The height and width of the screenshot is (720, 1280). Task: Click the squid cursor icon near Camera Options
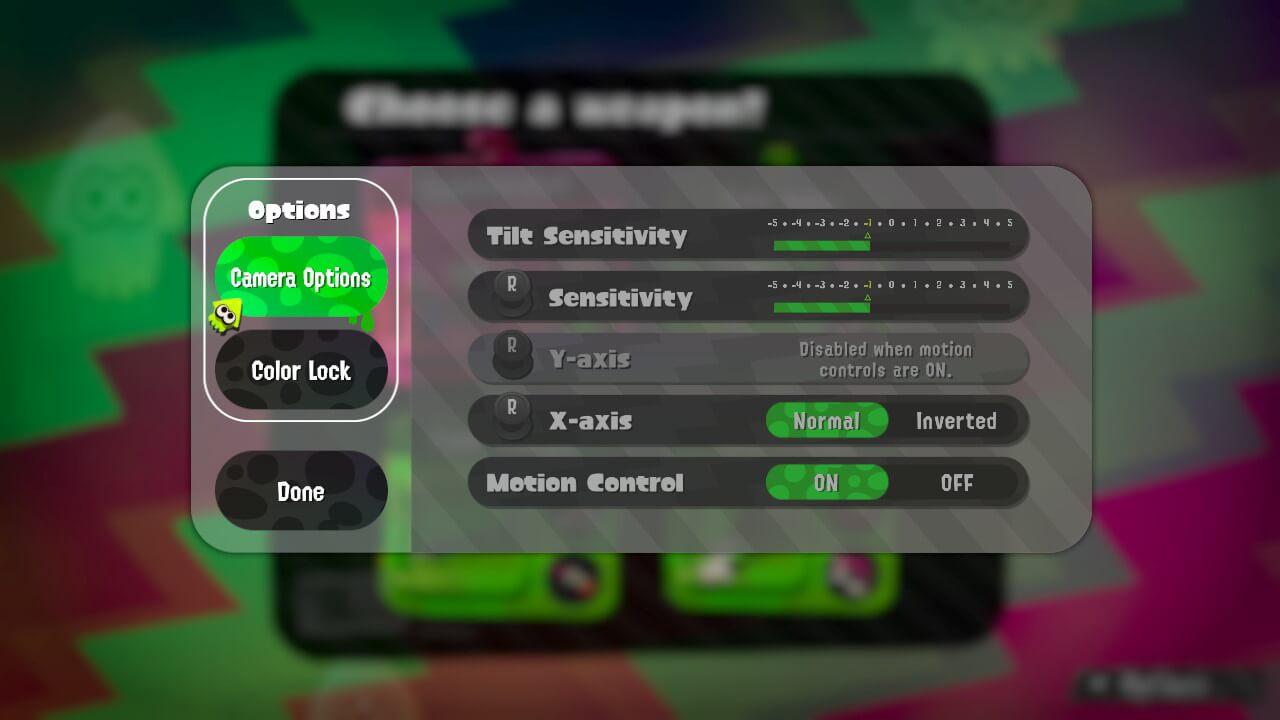[x=228, y=314]
